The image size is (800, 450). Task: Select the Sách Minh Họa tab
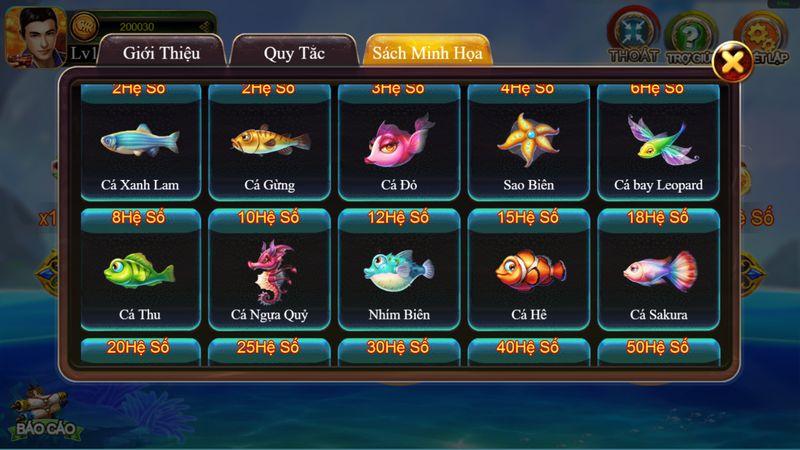(427, 51)
